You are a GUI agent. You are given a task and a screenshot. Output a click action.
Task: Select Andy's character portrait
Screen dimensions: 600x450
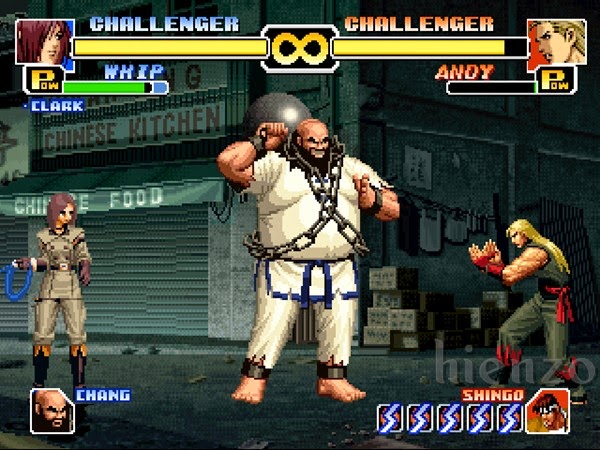[557, 41]
